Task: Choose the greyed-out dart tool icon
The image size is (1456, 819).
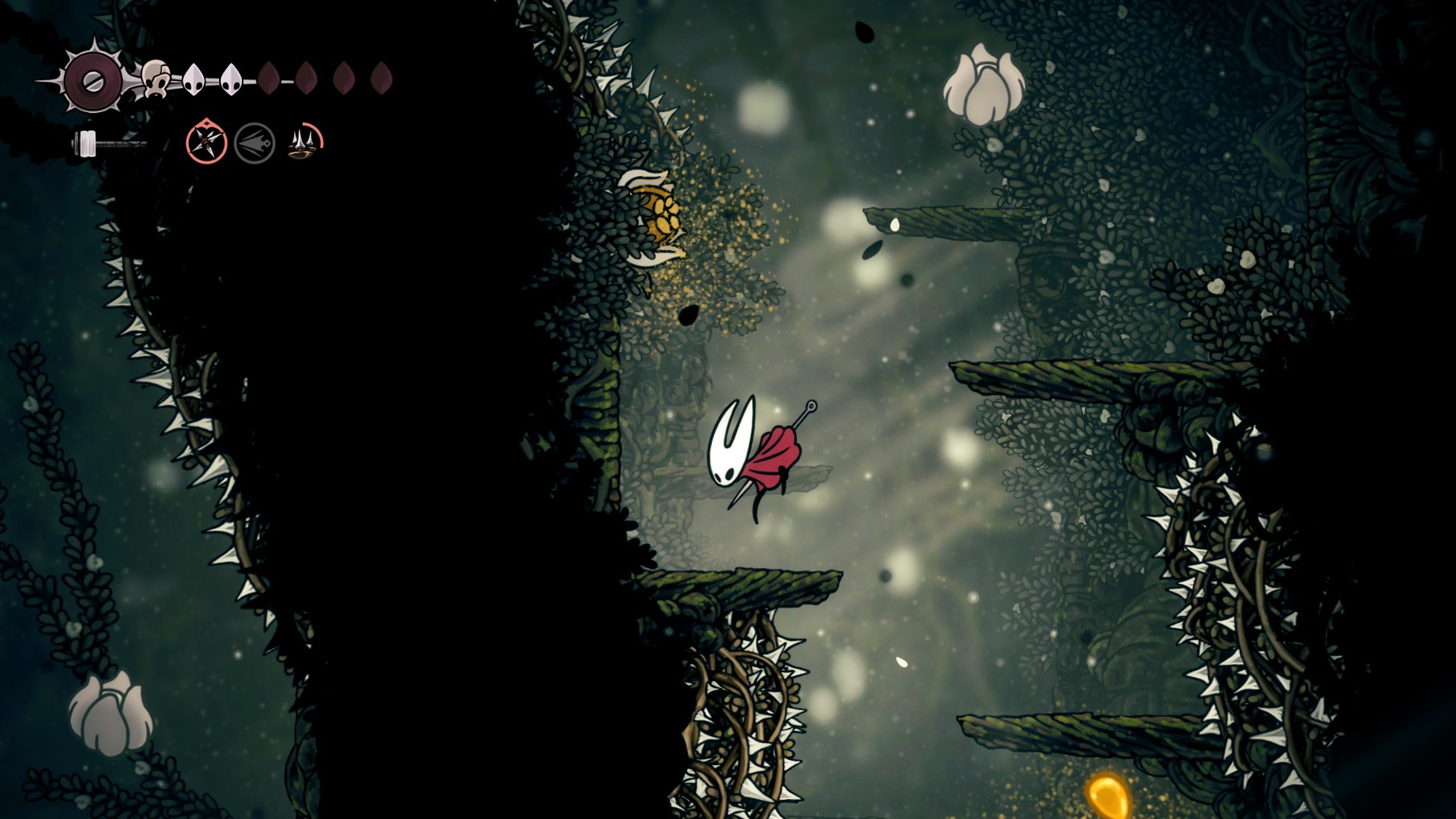Action: pos(255,143)
